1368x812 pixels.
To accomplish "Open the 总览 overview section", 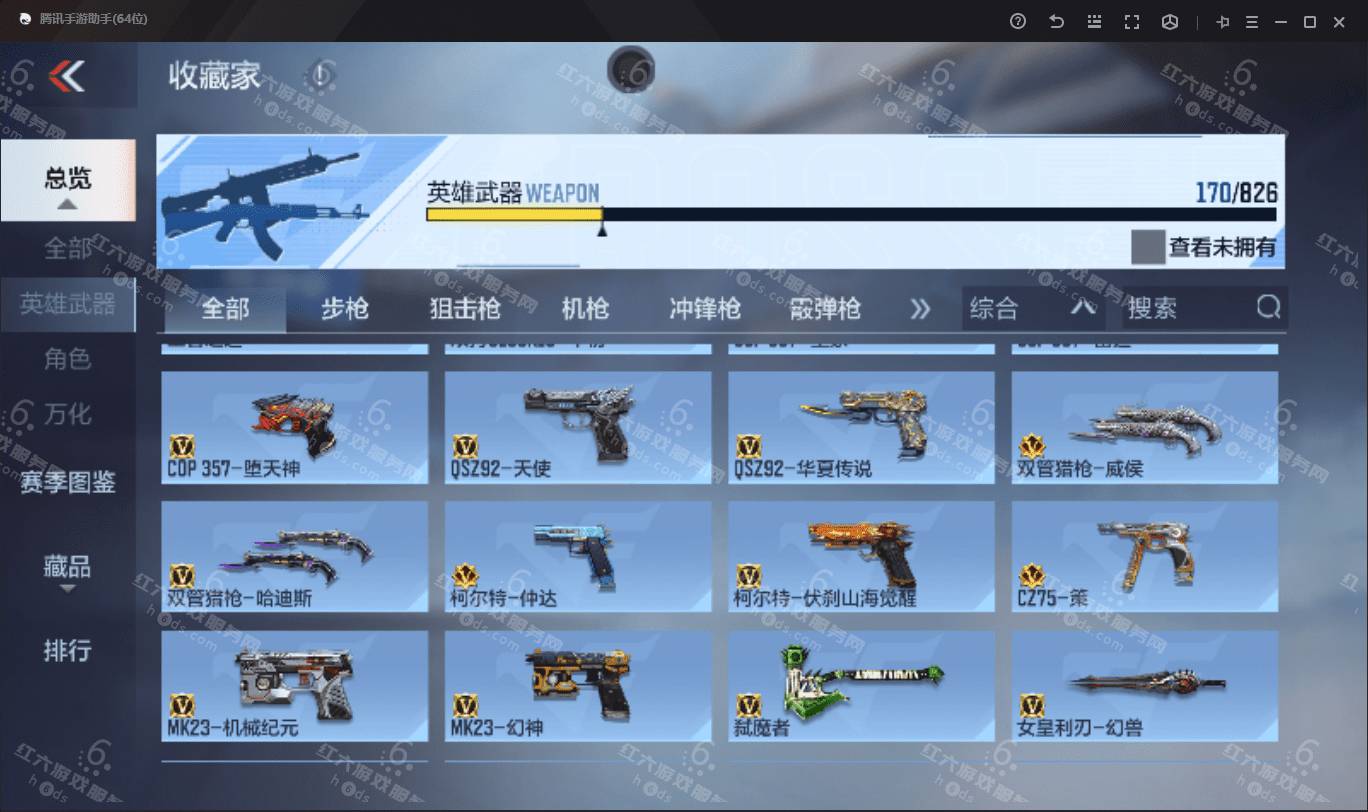I will click(67, 180).
